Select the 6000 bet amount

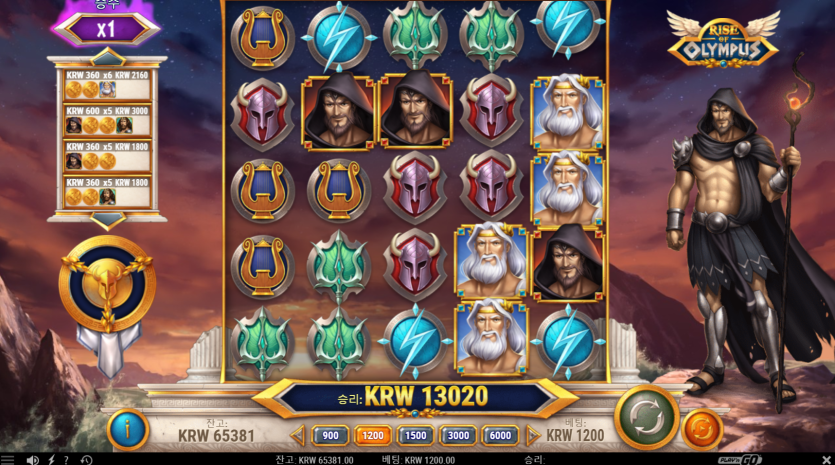[501, 435]
